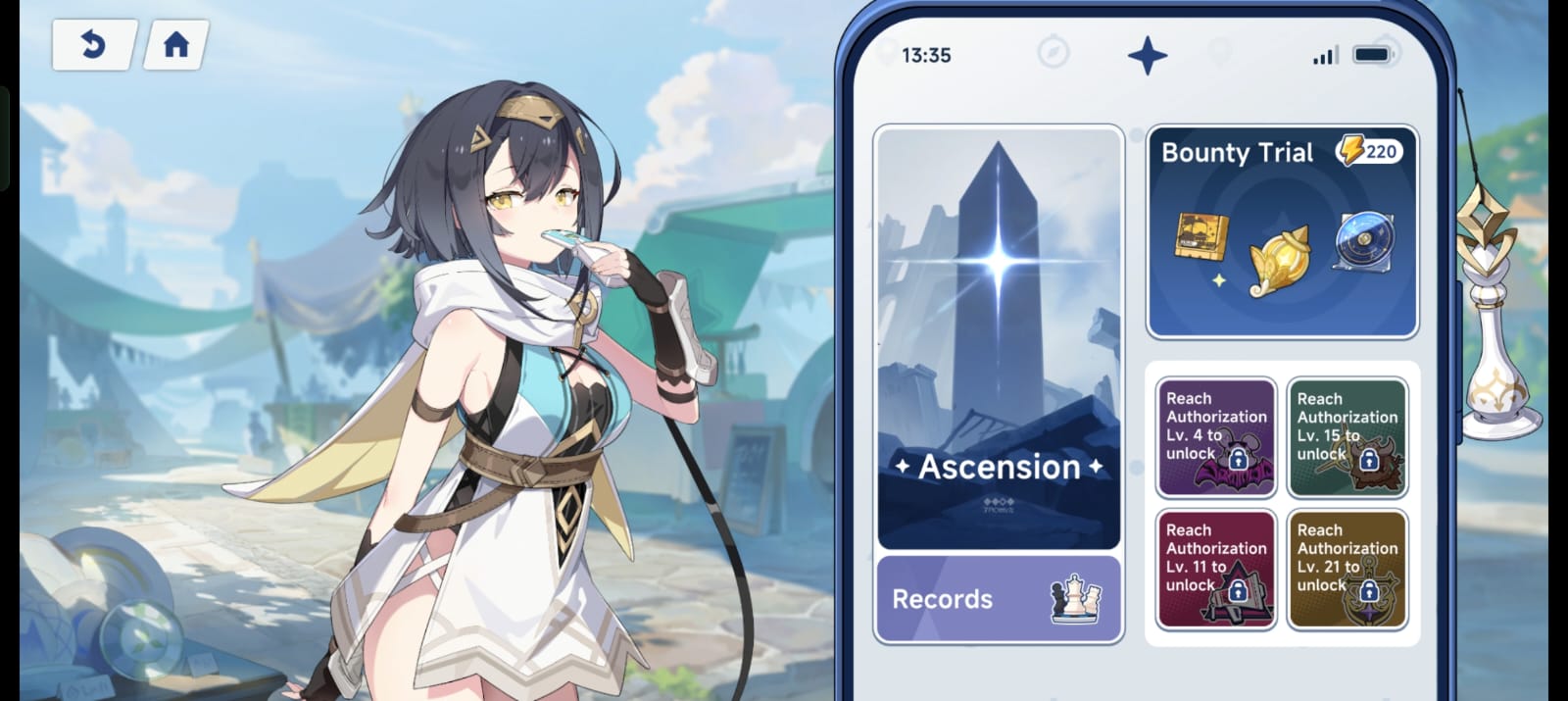Tap the four-pointed star tab icon
Viewport: 1568px width, 701px height.
click(x=1147, y=55)
